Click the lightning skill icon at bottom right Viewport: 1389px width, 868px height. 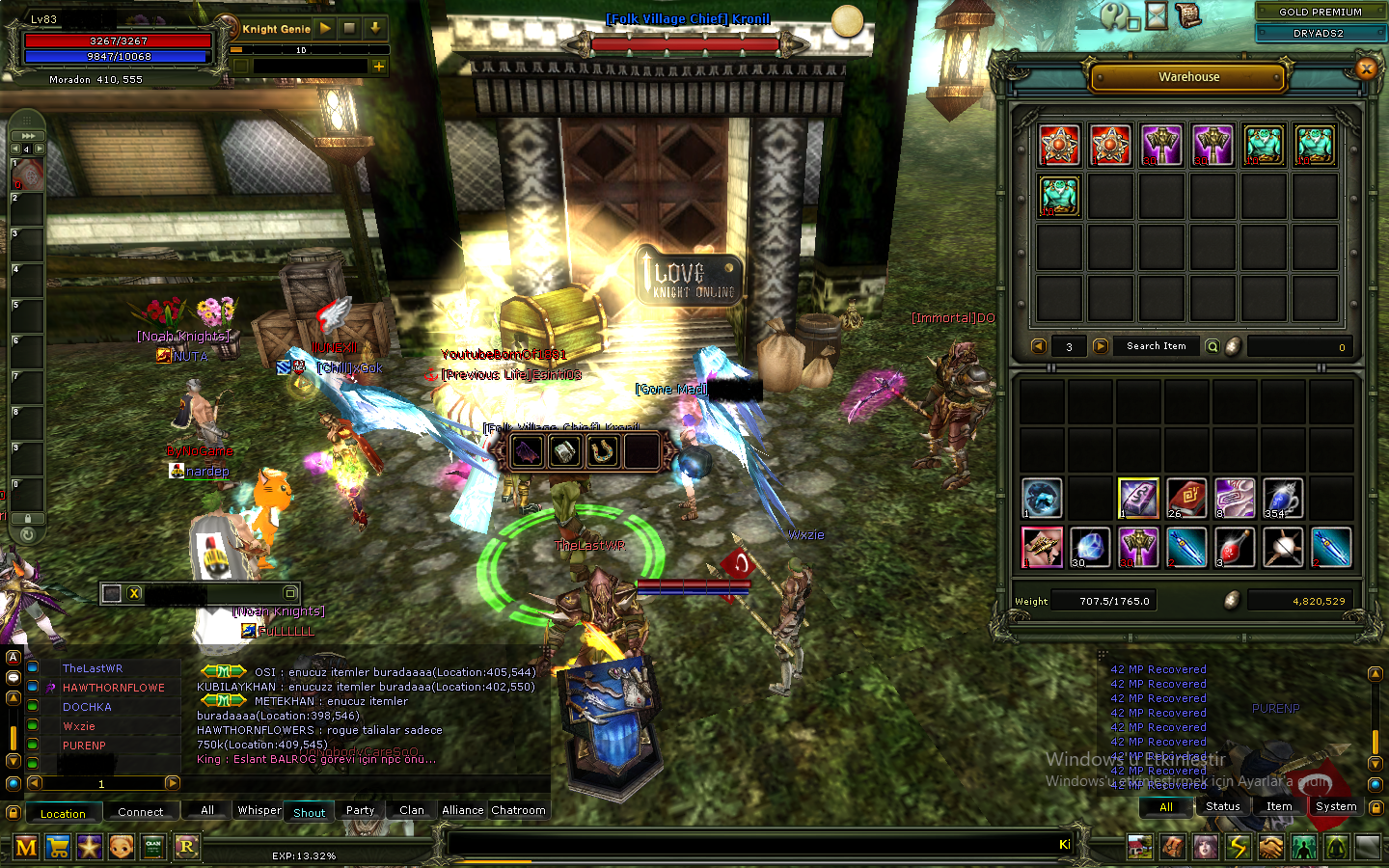pos(1239,846)
